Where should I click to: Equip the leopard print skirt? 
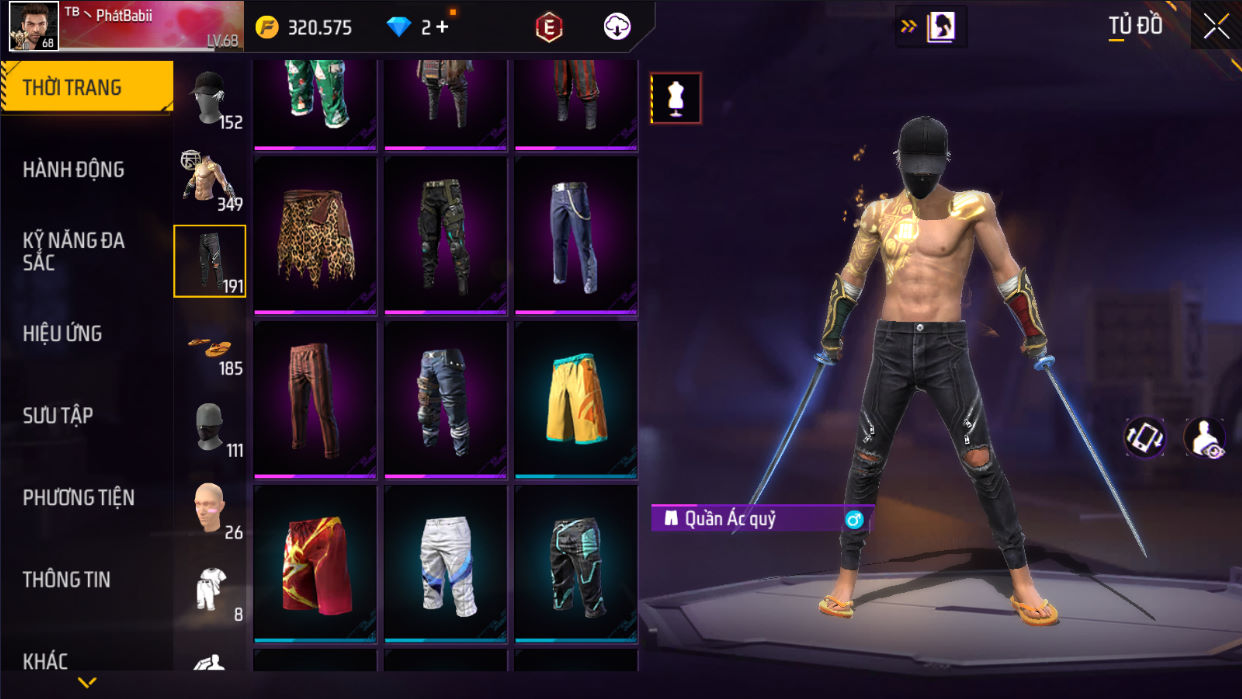coord(315,235)
